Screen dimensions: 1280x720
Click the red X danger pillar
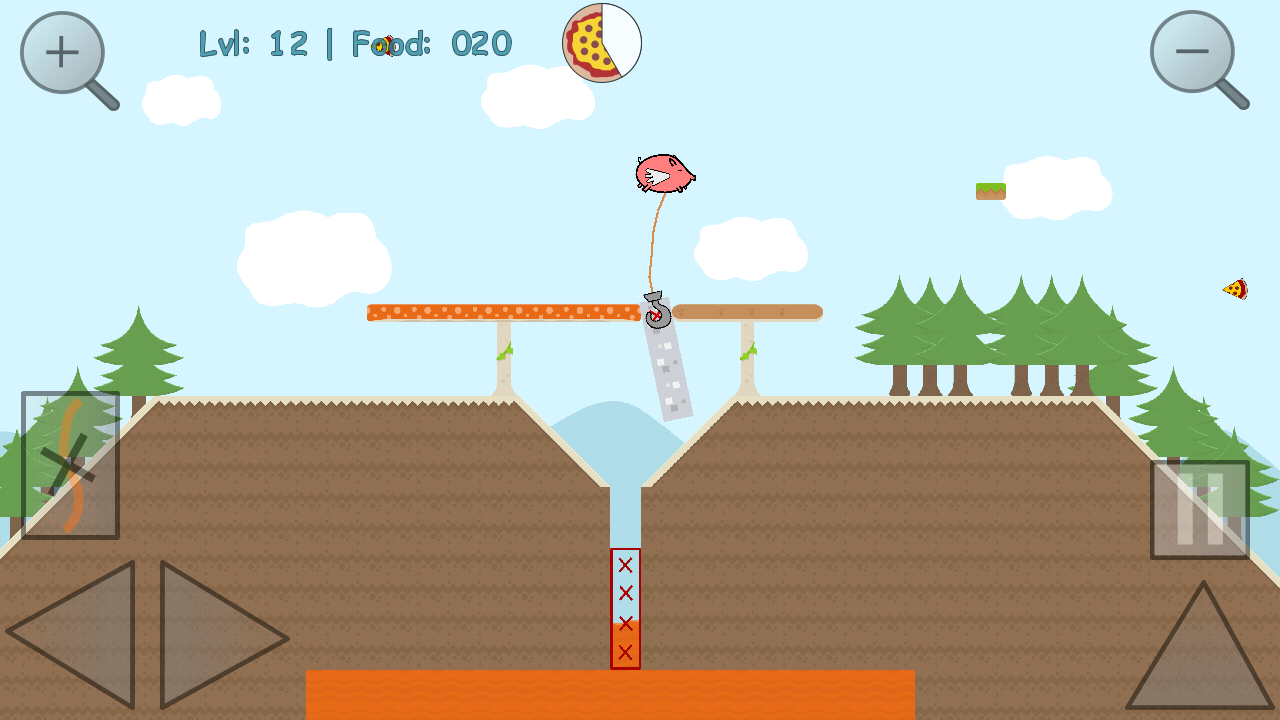(x=625, y=610)
